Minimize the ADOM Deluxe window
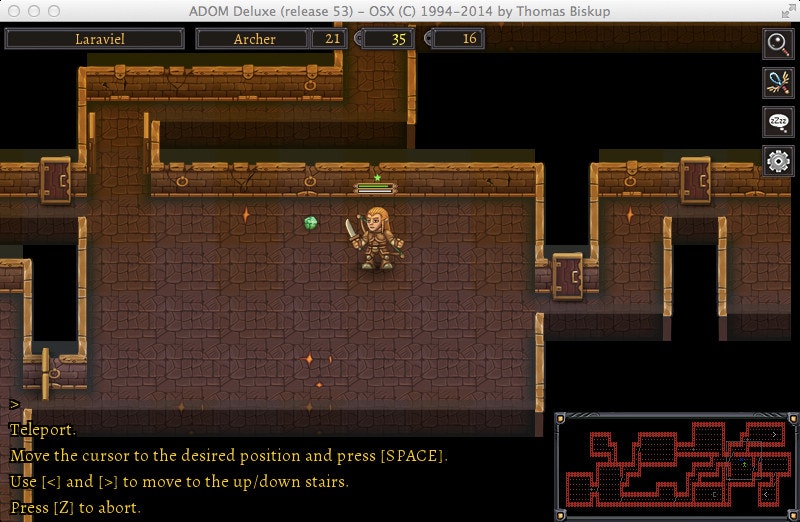The width and height of the screenshot is (800, 522). [33, 10]
